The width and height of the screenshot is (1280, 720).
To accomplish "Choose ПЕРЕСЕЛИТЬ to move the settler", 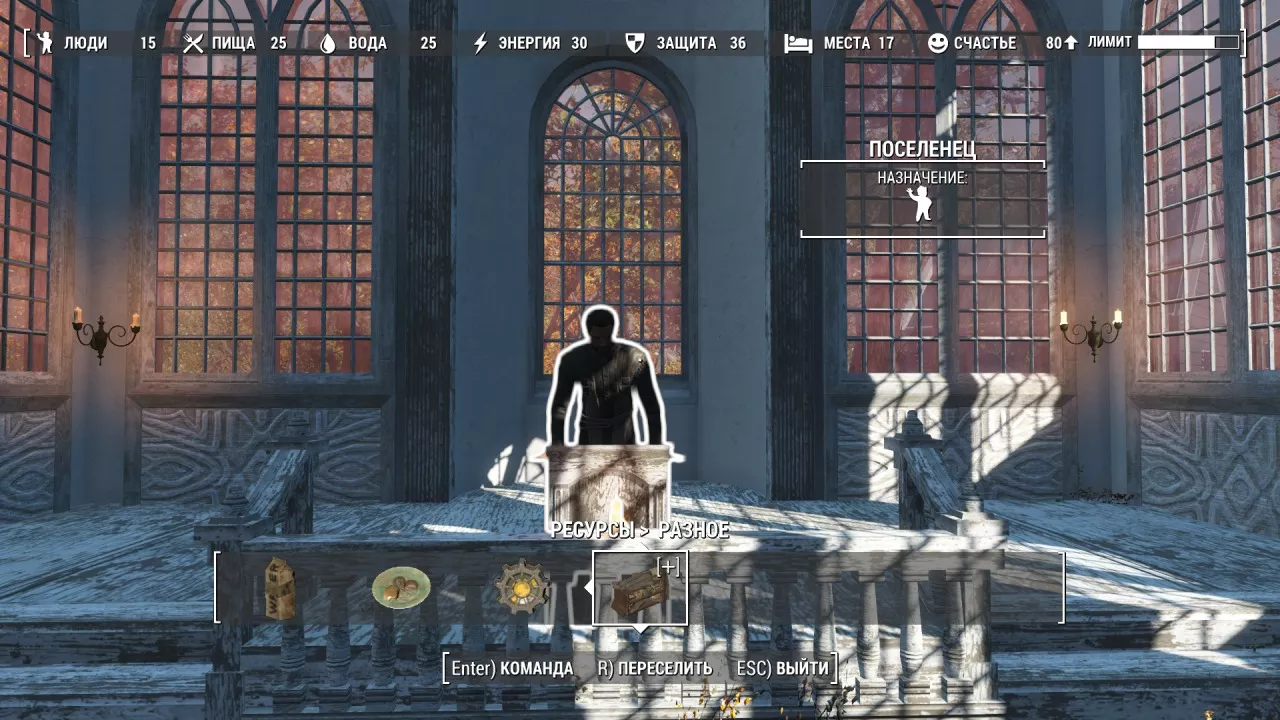I will tap(655, 668).
